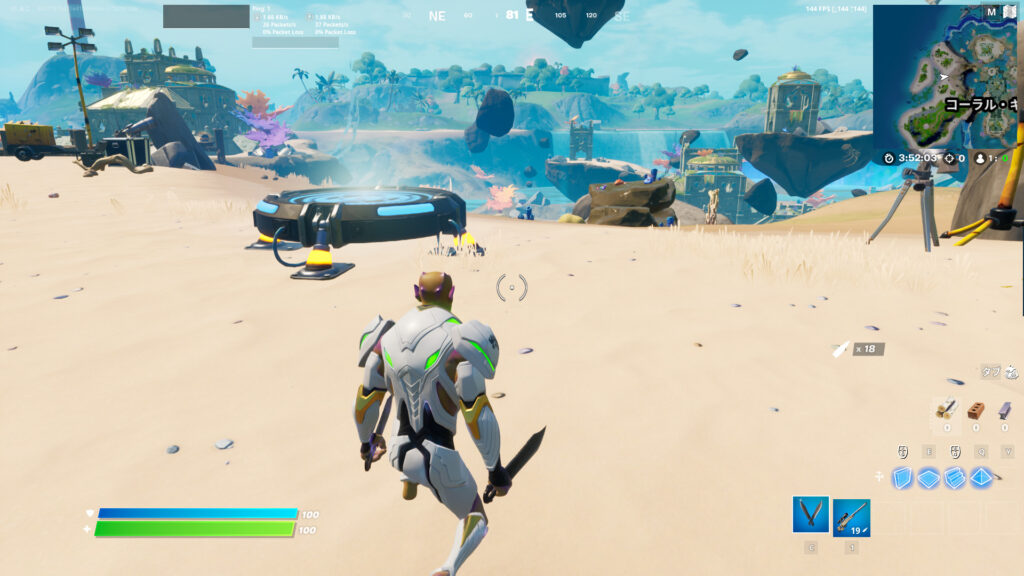This screenshot has width=1024, height=576.
Task: Pick the stairs building piece
Action: tap(955, 478)
